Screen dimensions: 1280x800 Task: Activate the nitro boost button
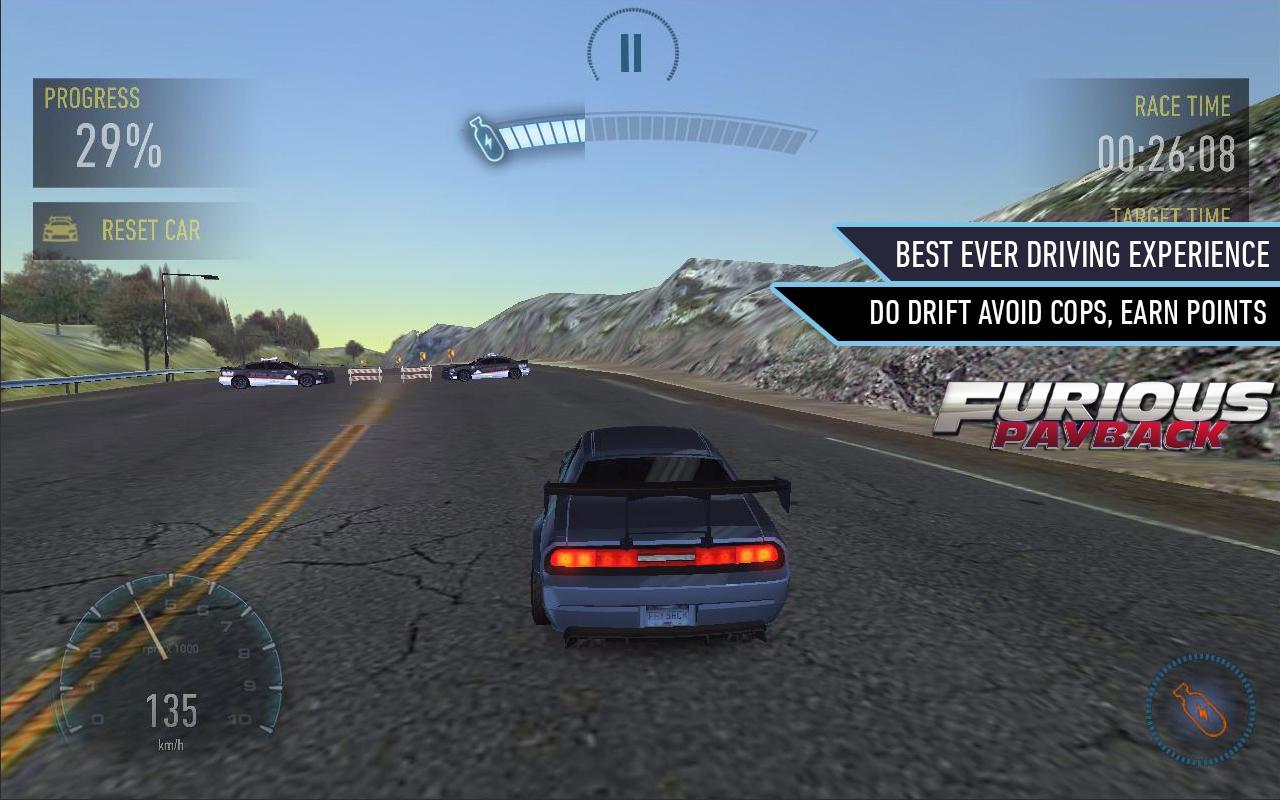pyautogui.click(x=1200, y=709)
